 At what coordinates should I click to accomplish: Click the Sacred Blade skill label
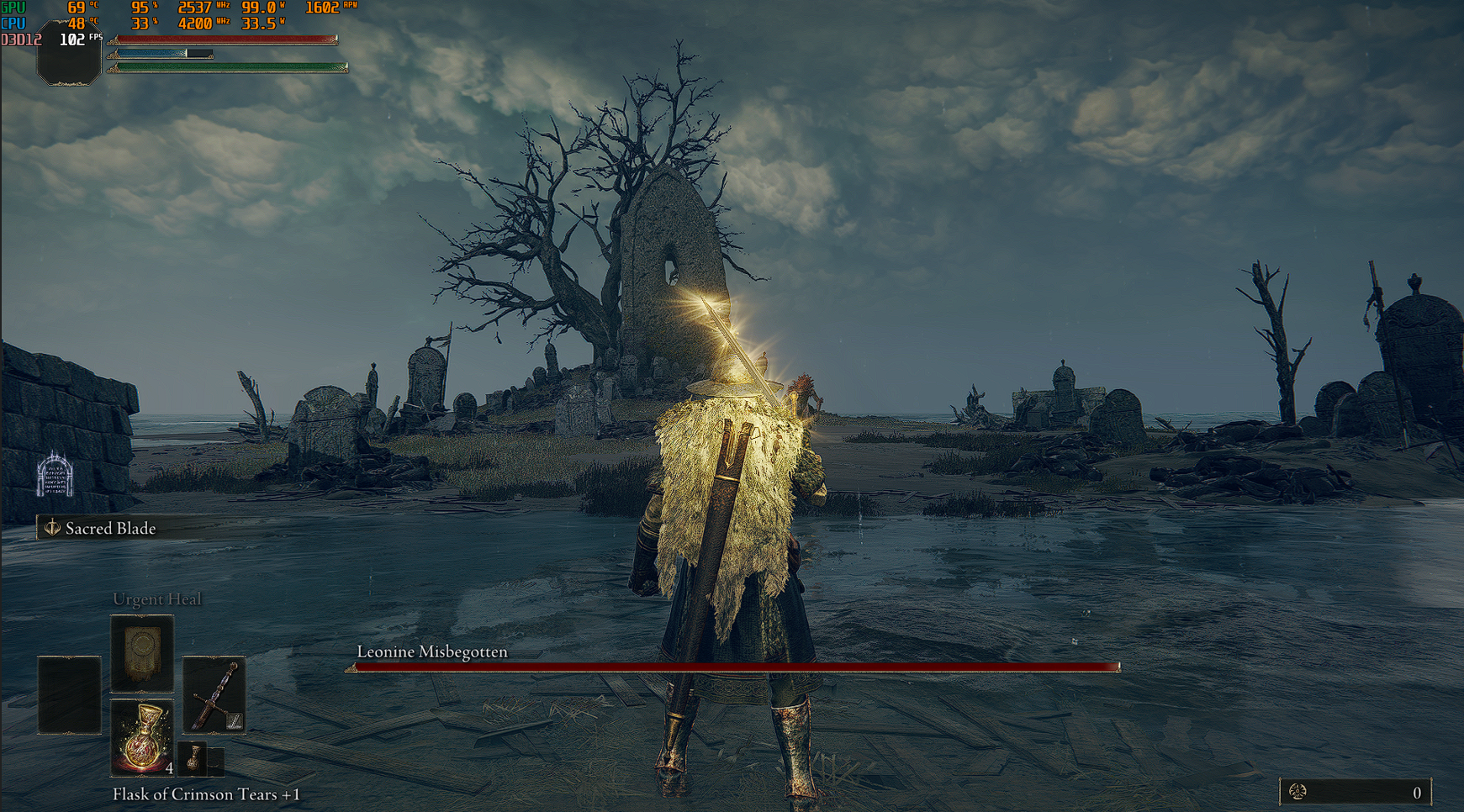coord(110,529)
